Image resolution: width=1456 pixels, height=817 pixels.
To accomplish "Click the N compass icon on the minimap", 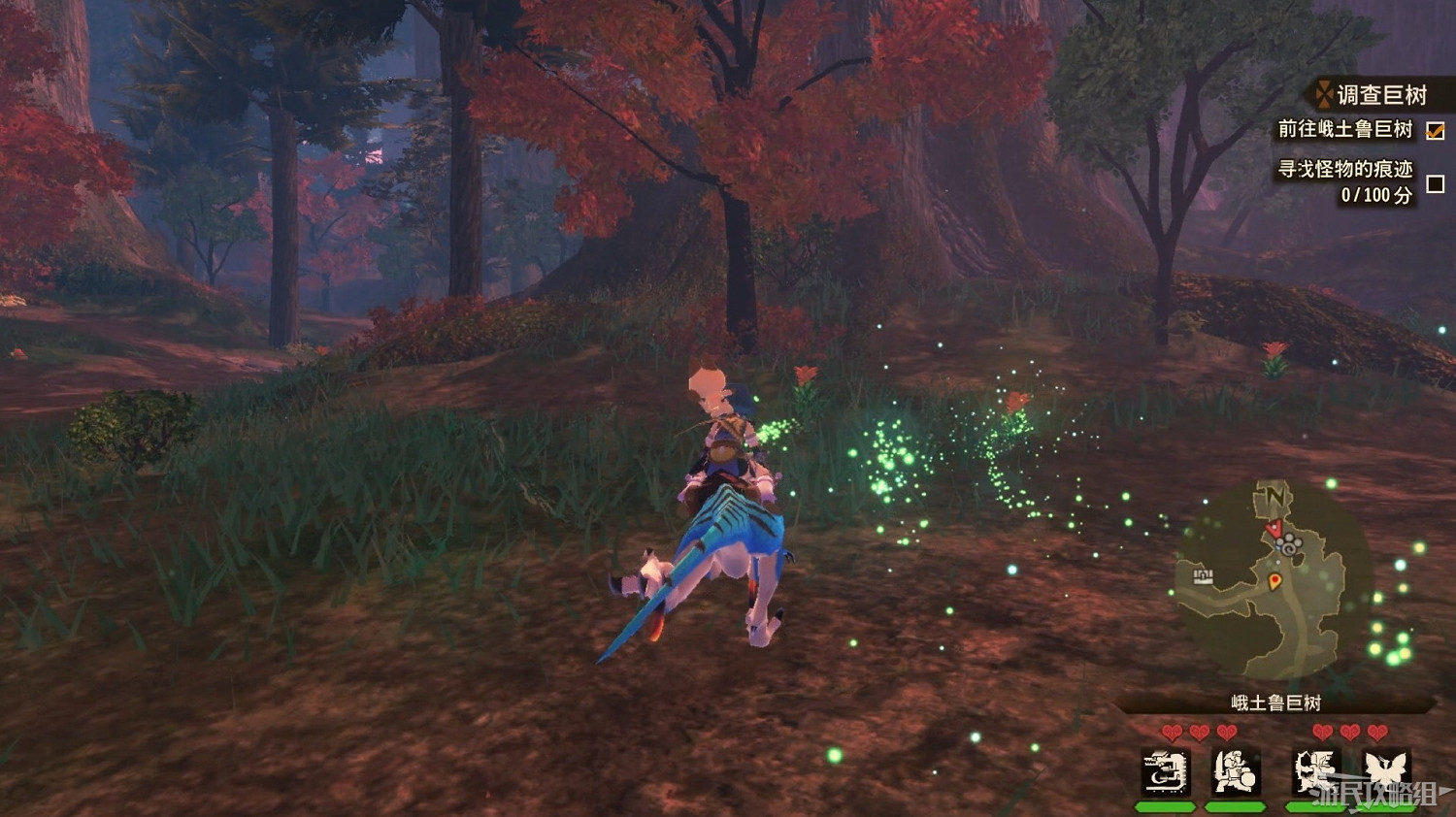I will [x=1277, y=496].
